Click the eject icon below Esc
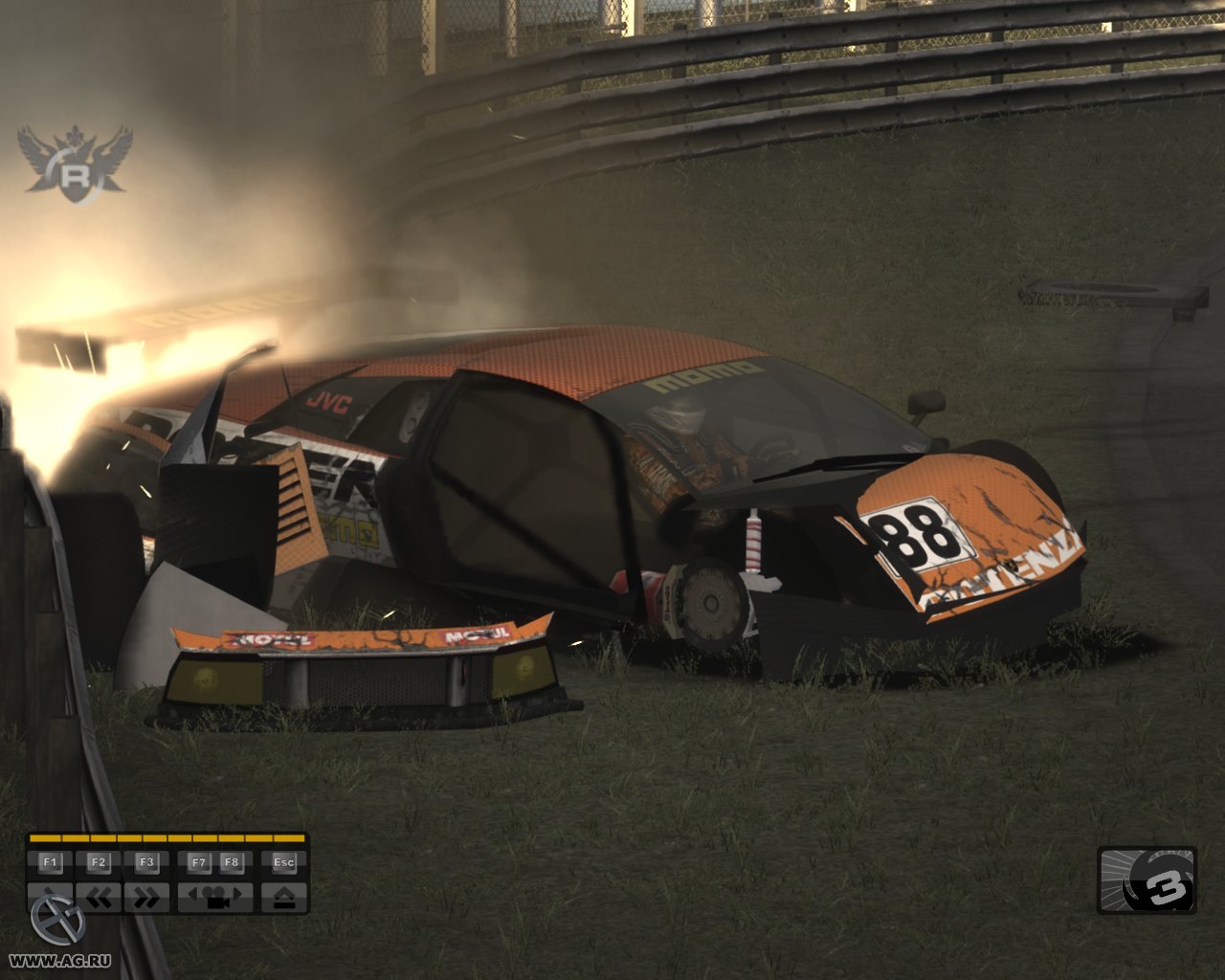The image size is (1225, 980). 283,896
